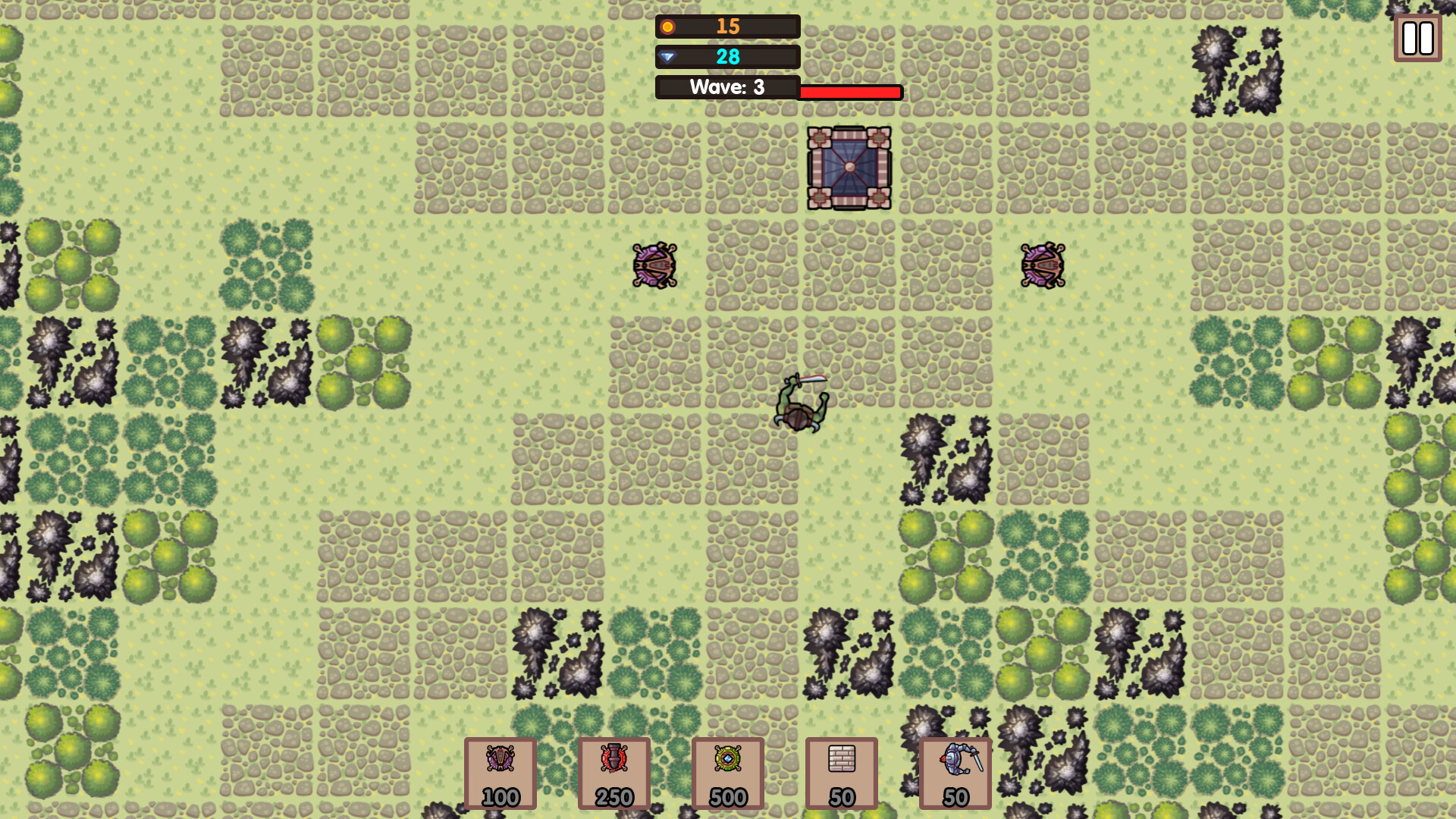Select the left placed spider tower on map

tap(654, 266)
